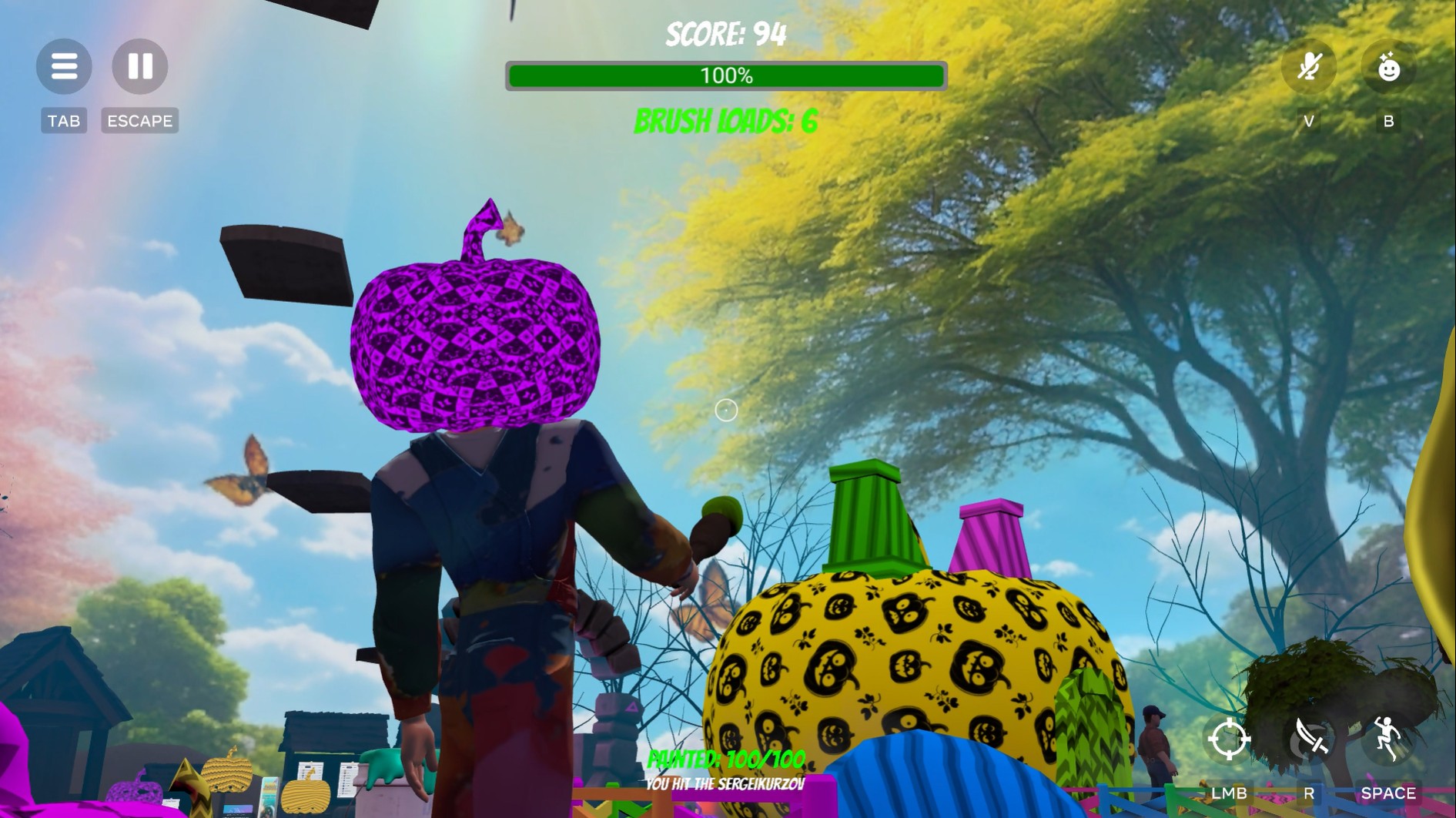Click the B keybind badge under the emote
This screenshot has height=818, width=1456.
(x=1388, y=120)
